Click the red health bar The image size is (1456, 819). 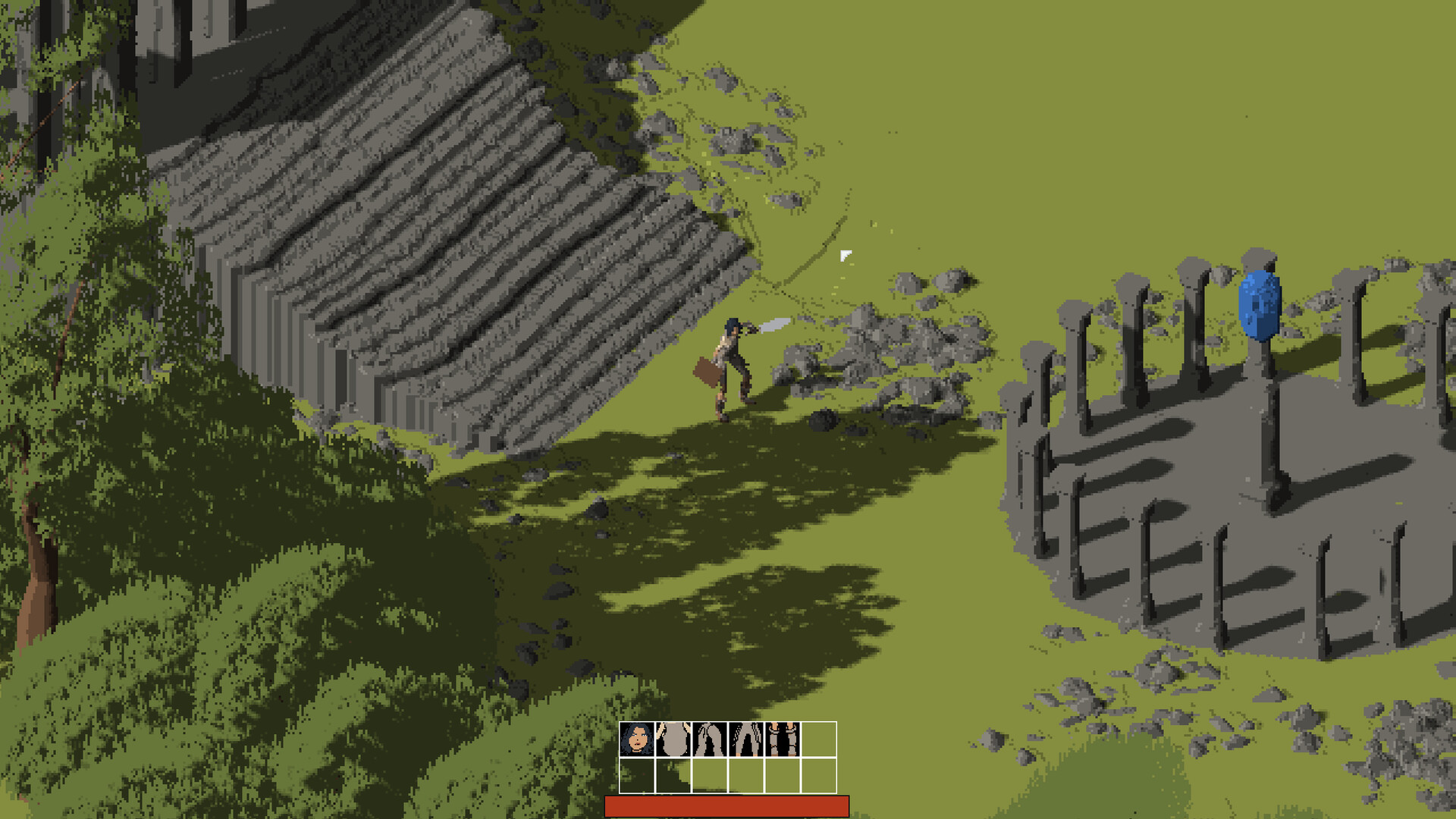pyautogui.click(x=726, y=805)
